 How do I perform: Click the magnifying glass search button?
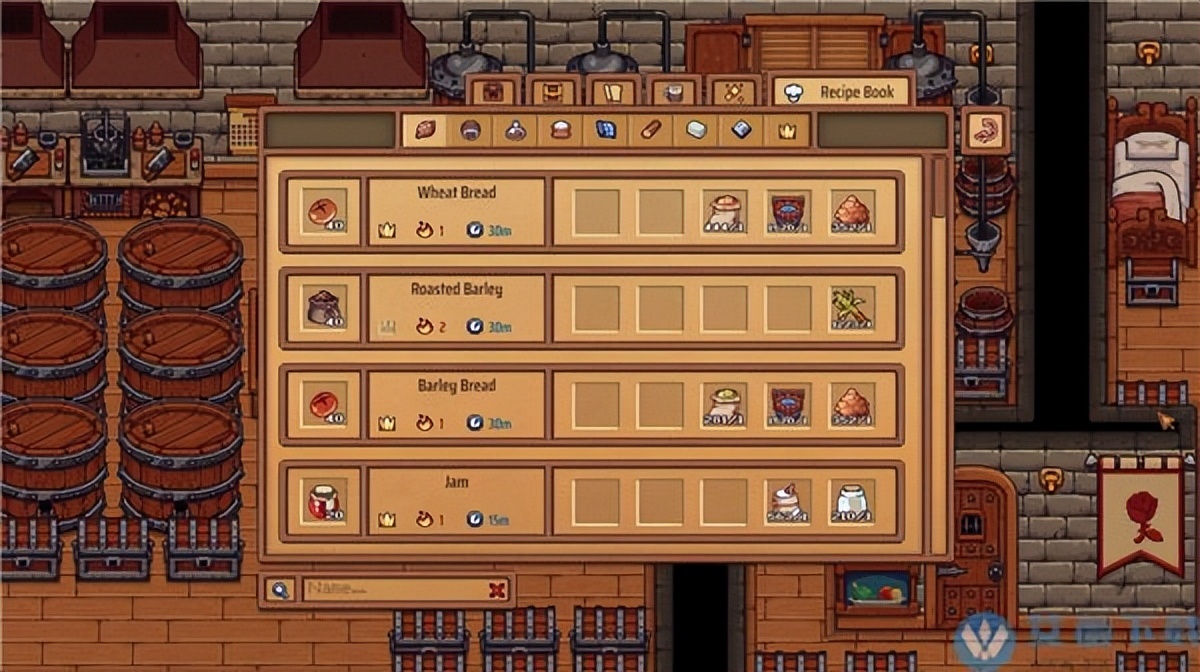[x=279, y=590]
